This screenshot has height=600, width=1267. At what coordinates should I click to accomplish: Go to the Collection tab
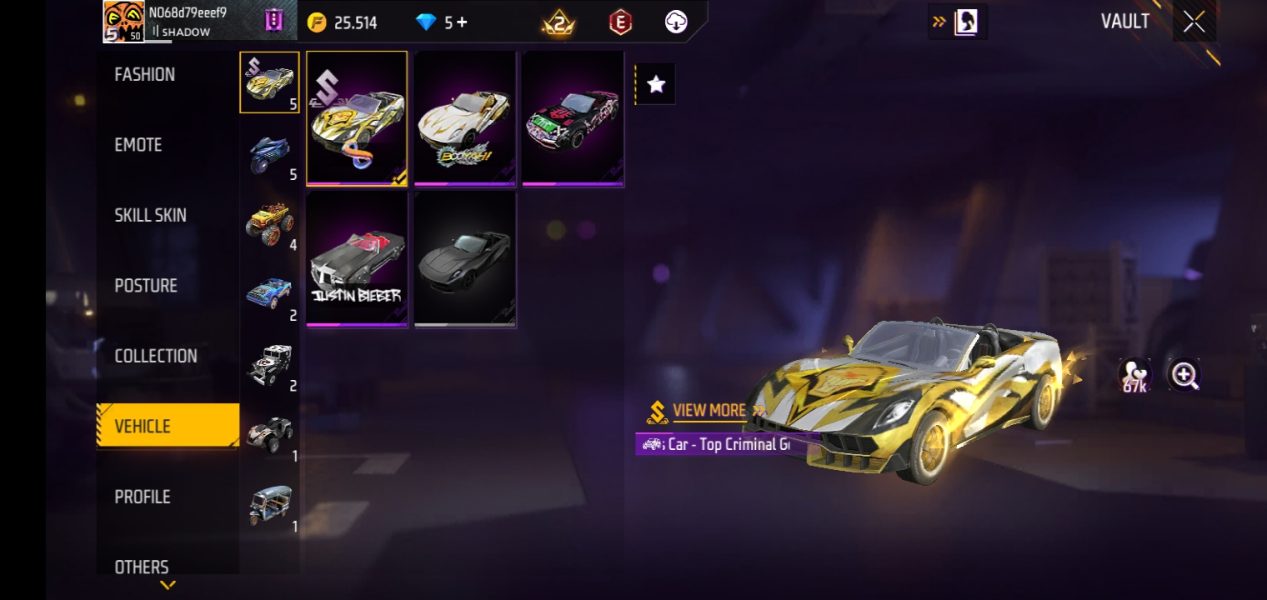tap(155, 356)
